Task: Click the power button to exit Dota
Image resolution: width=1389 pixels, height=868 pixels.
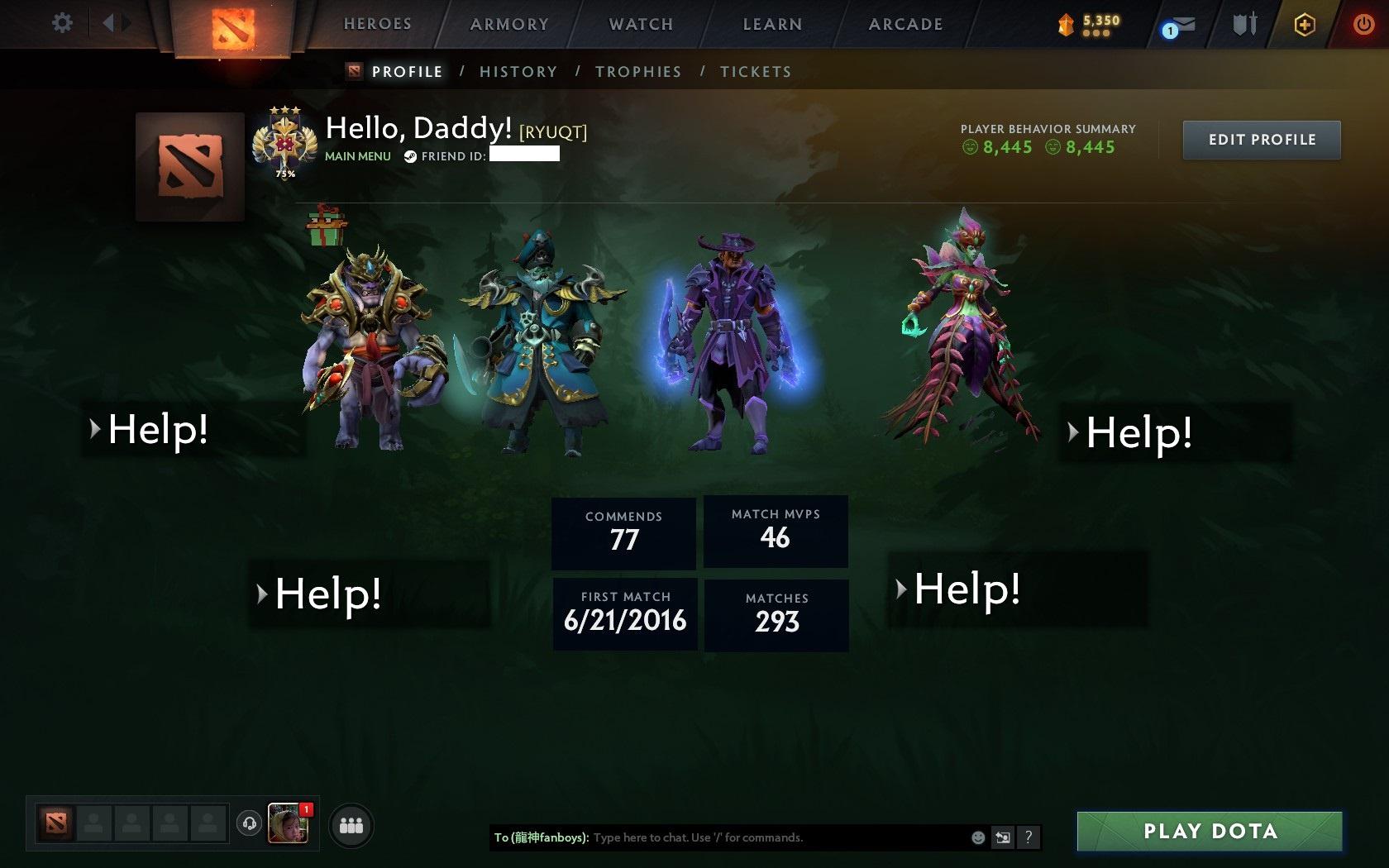Action: point(1363,24)
